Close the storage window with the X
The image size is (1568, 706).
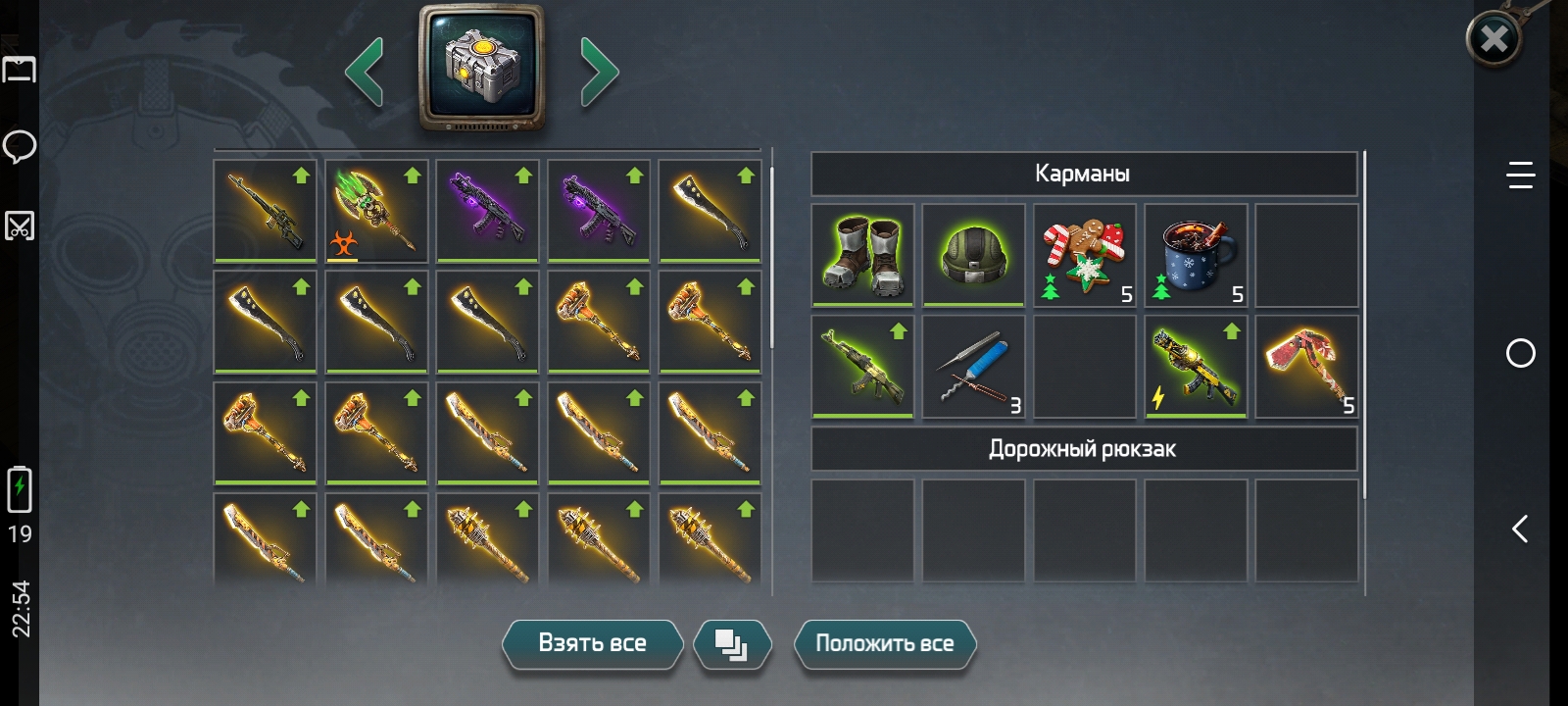pos(1494,39)
